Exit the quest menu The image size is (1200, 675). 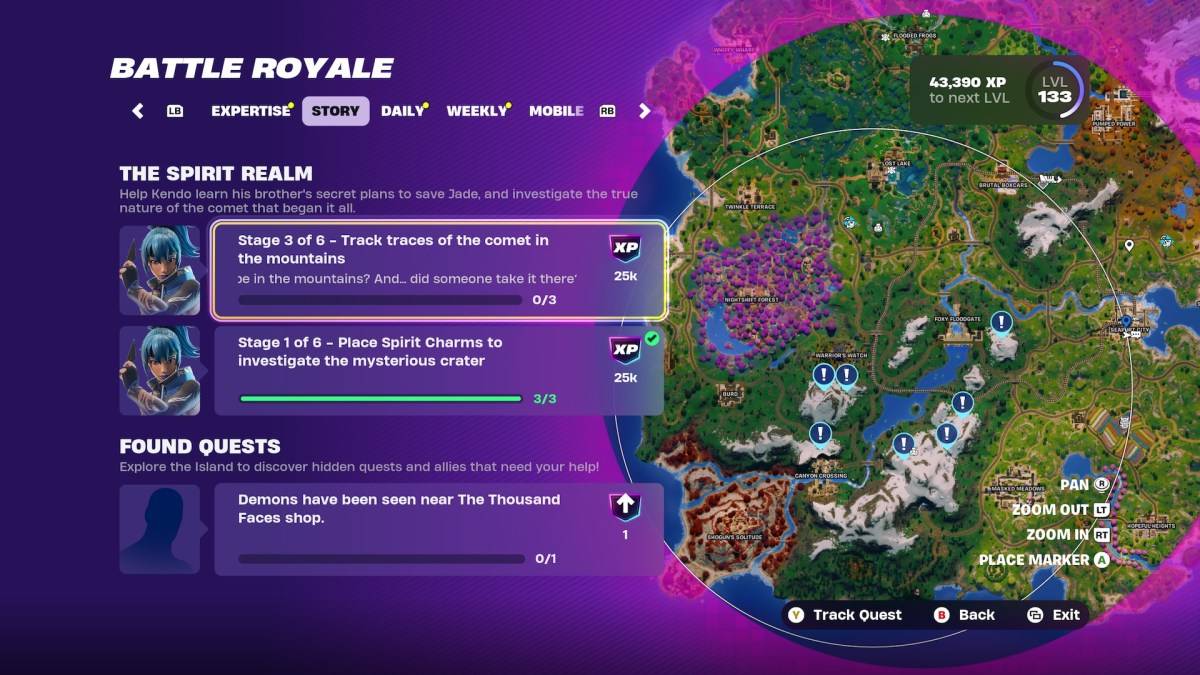click(x=1054, y=615)
